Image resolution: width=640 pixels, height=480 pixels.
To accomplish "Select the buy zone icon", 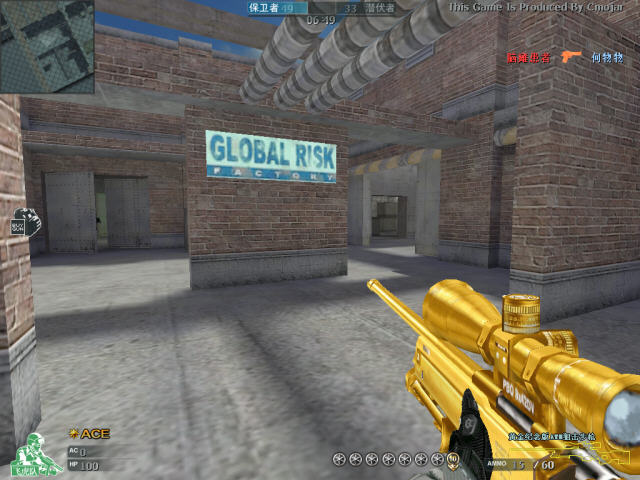I will [x=23, y=222].
